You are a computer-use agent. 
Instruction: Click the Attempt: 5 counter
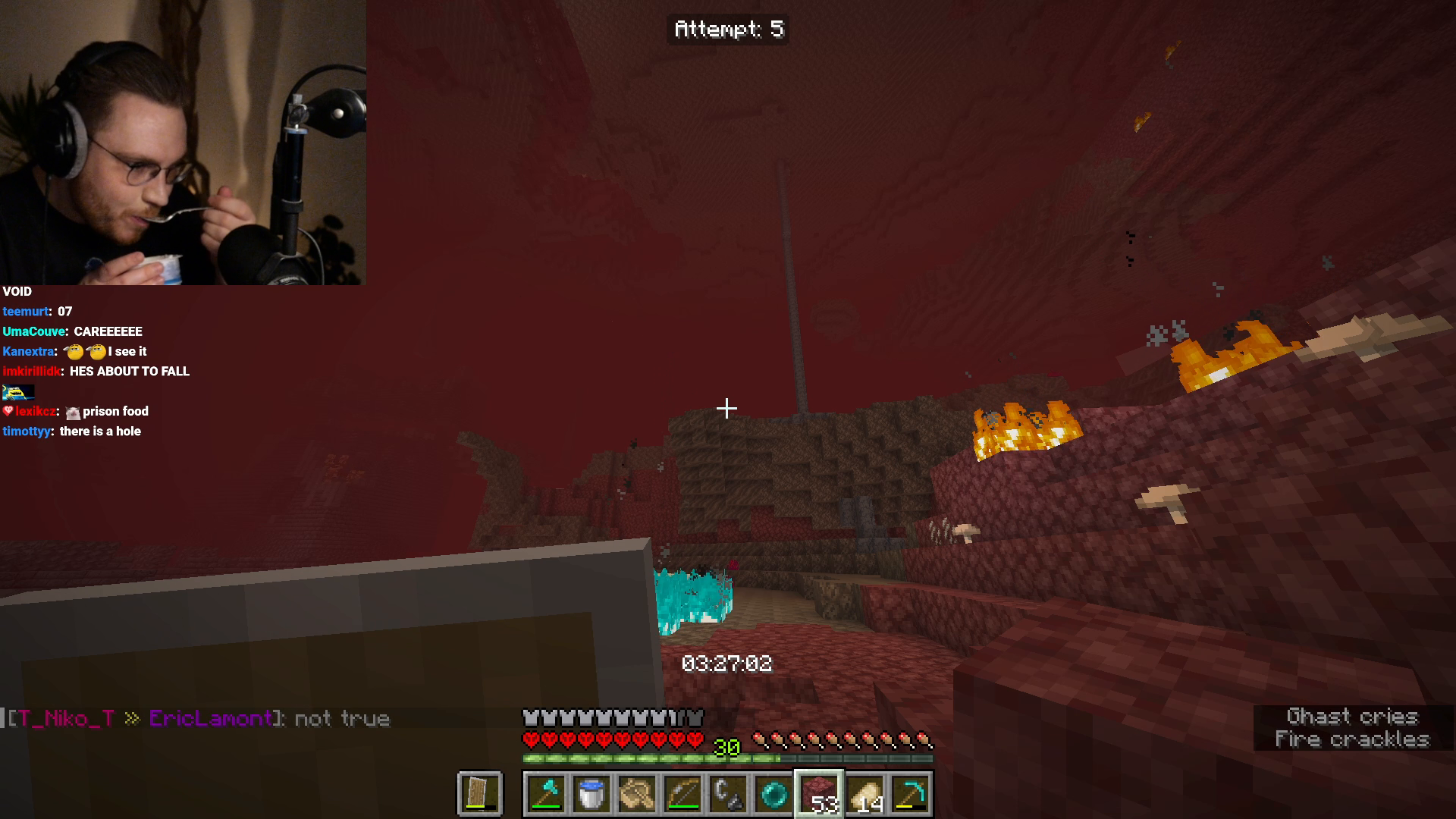pyautogui.click(x=727, y=30)
